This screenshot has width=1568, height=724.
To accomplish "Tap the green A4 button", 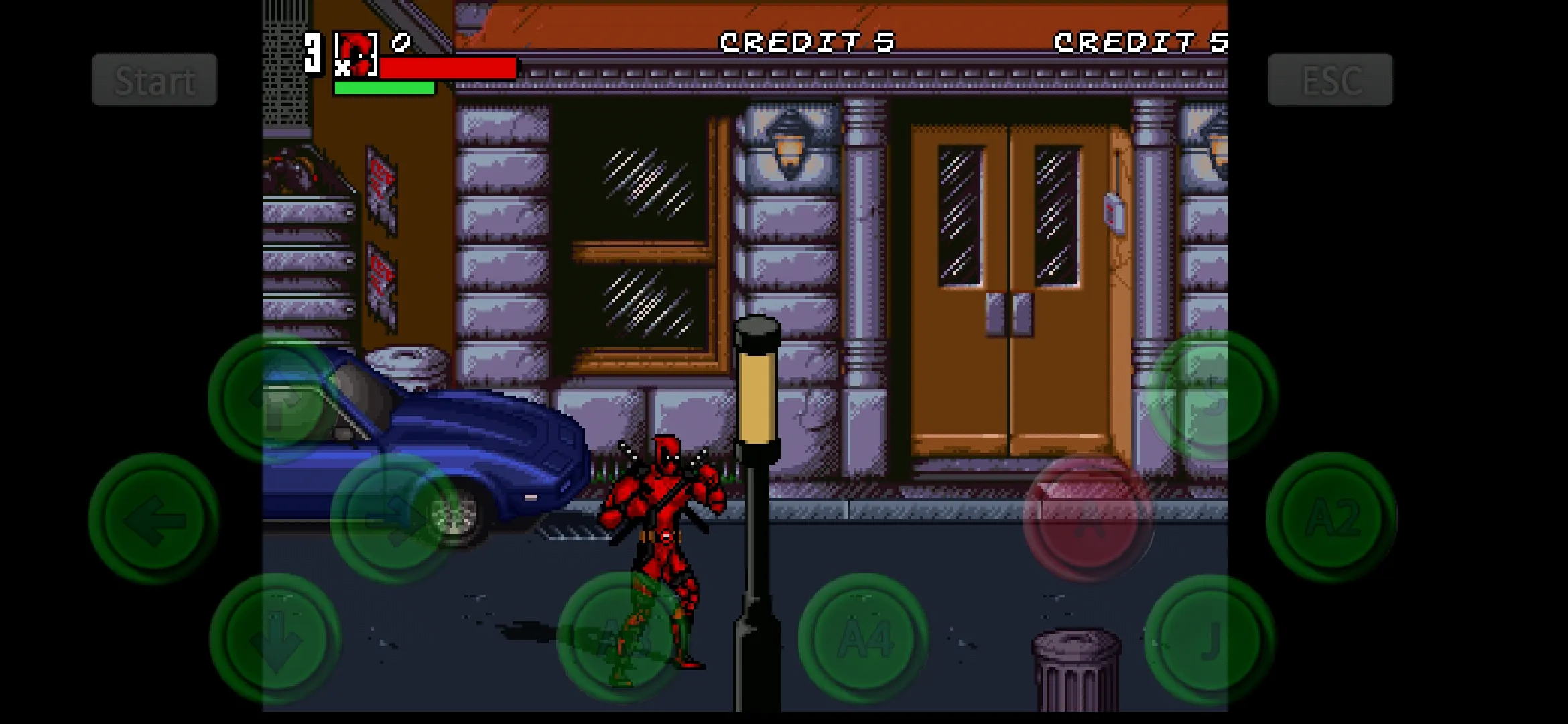I will (863, 638).
